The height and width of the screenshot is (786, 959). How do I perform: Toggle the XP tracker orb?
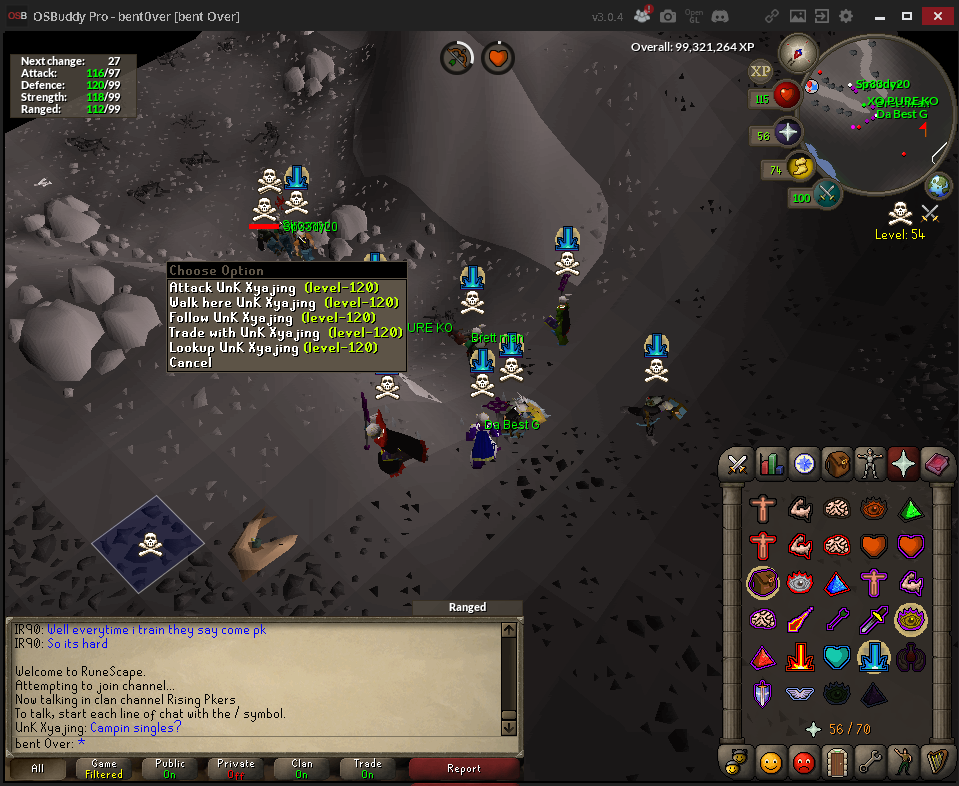(x=760, y=71)
